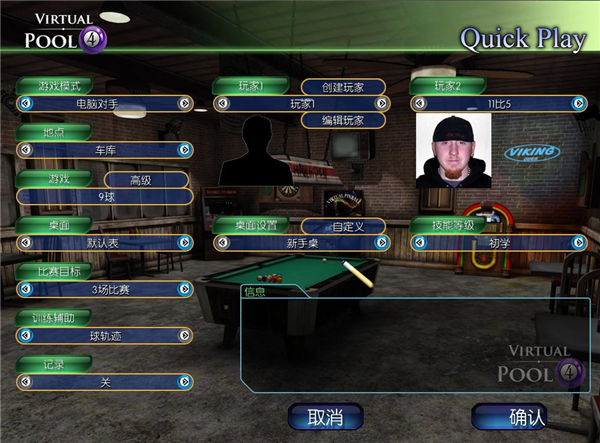Cycle 比赛目标 forward with right arrow

[184, 289]
